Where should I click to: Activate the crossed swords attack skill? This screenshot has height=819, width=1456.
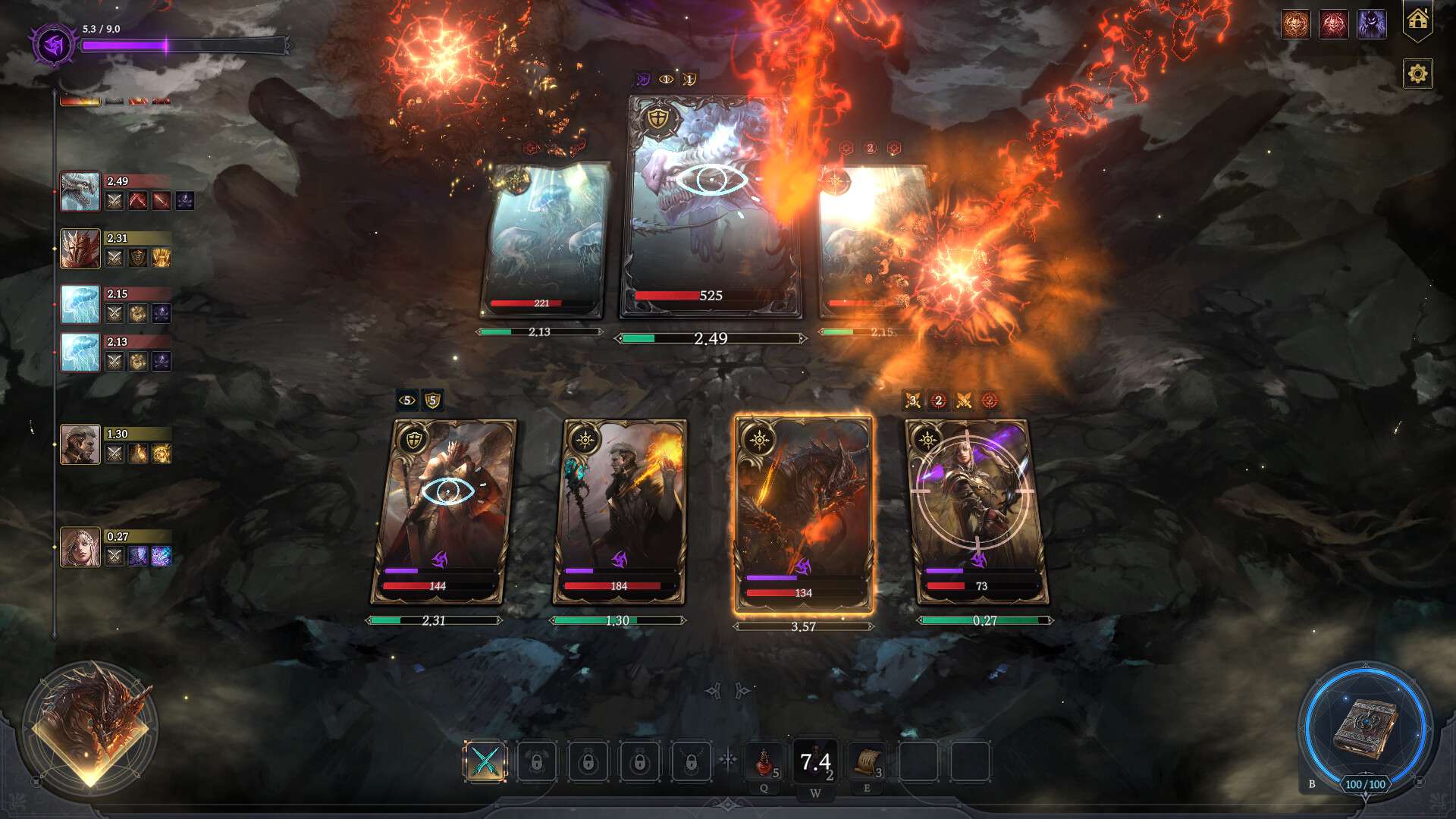pyautogui.click(x=485, y=761)
